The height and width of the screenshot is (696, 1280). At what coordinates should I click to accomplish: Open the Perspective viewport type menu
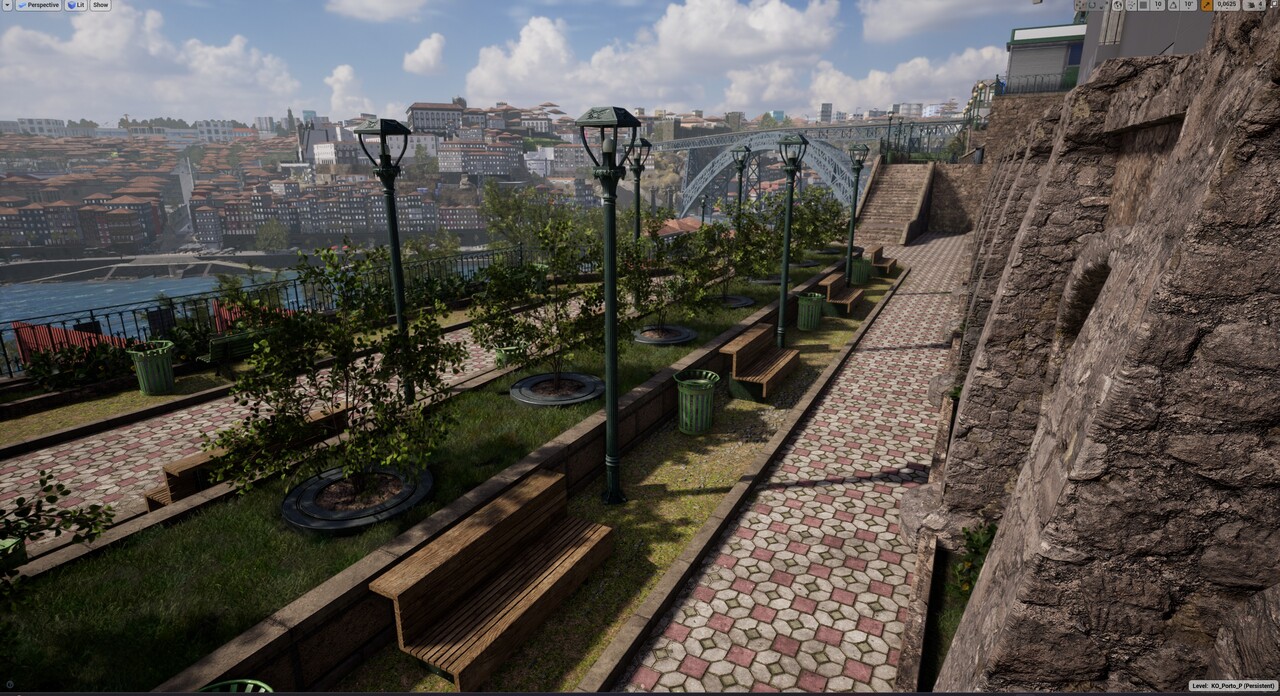(x=40, y=5)
